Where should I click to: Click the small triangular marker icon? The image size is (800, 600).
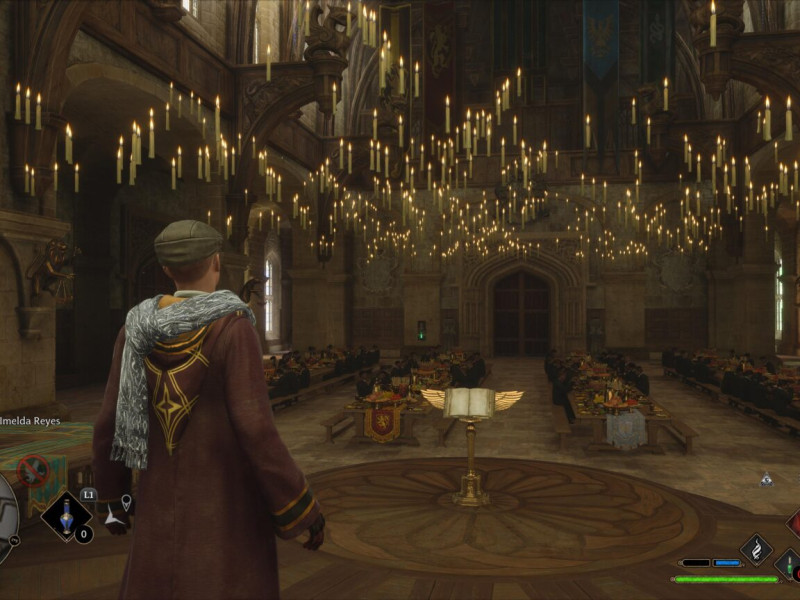(x=766, y=480)
